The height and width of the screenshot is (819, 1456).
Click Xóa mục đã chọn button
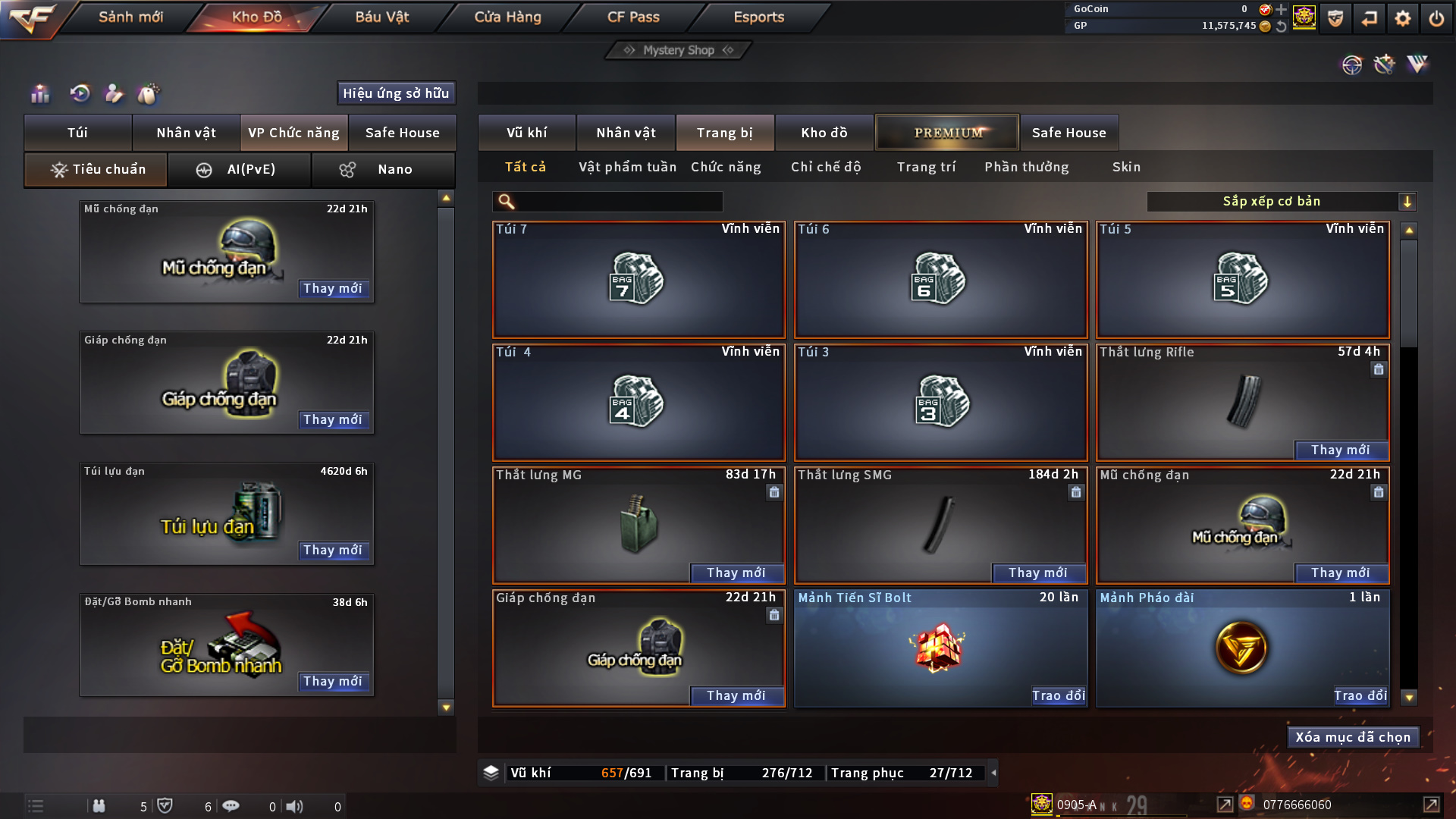pos(1353,737)
